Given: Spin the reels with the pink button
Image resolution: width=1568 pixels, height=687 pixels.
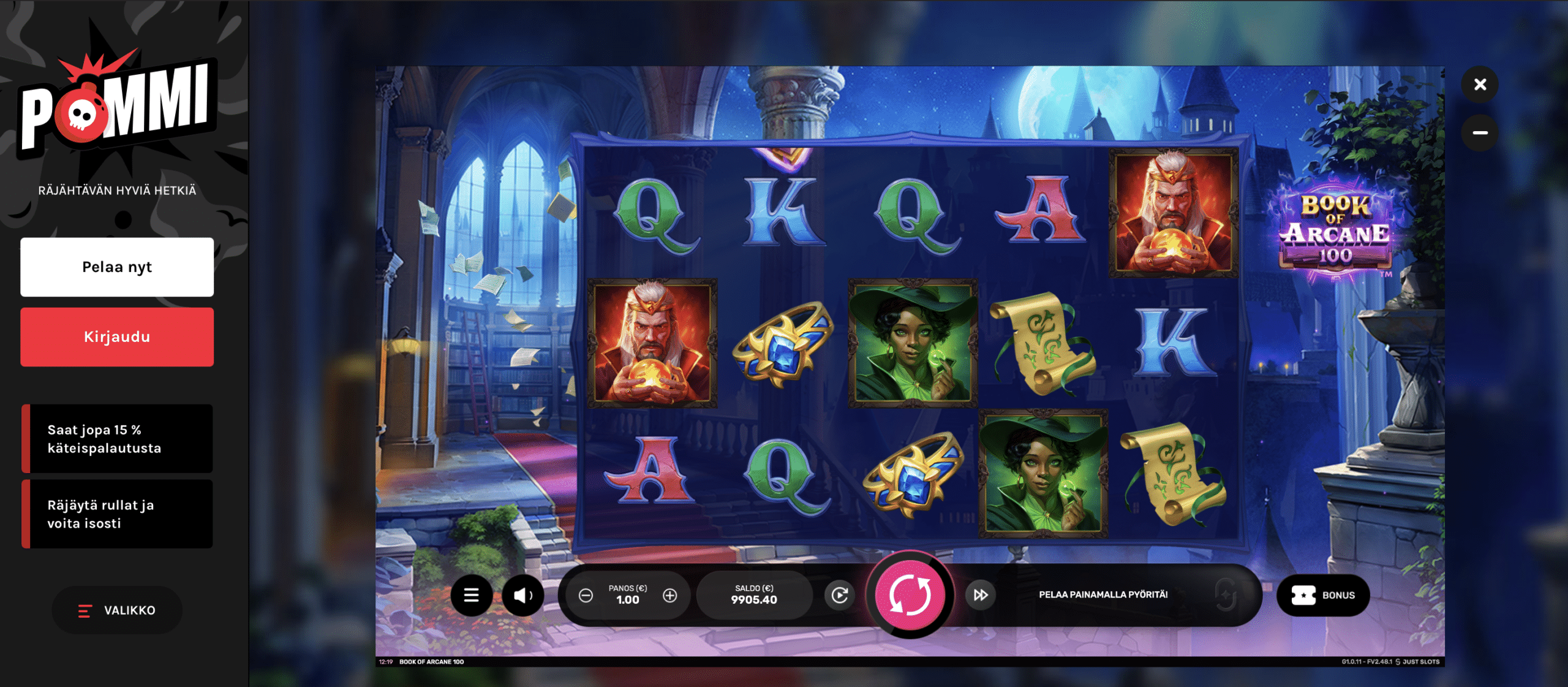Looking at the screenshot, I should click(910, 594).
